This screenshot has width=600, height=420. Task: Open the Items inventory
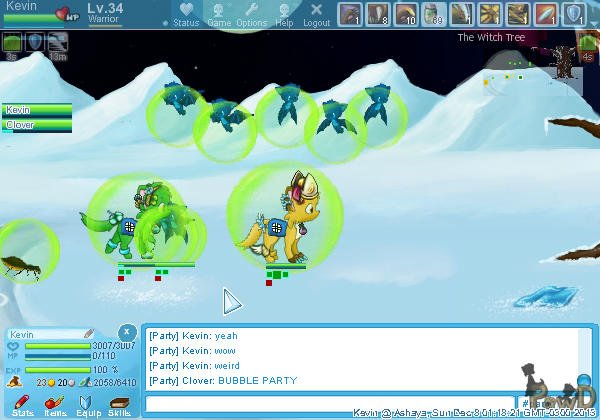click(56, 404)
